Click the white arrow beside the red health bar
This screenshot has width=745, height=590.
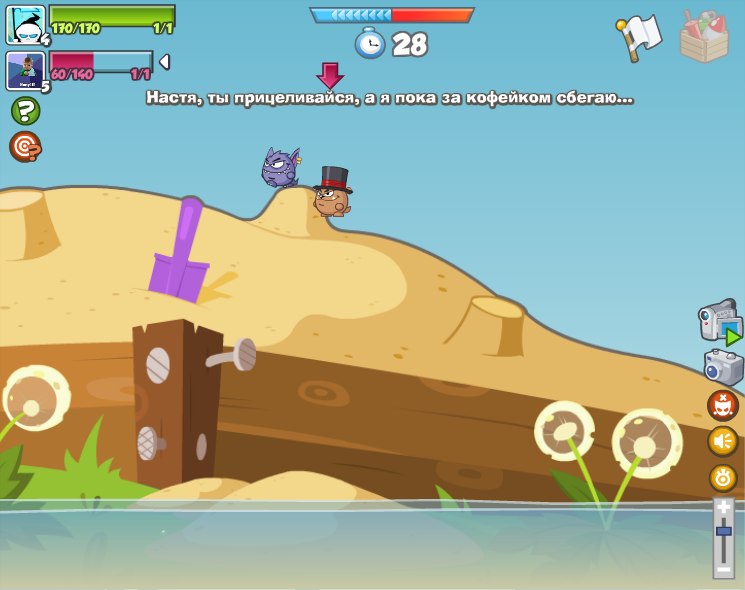pyautogui.click(x=164, y=62)
